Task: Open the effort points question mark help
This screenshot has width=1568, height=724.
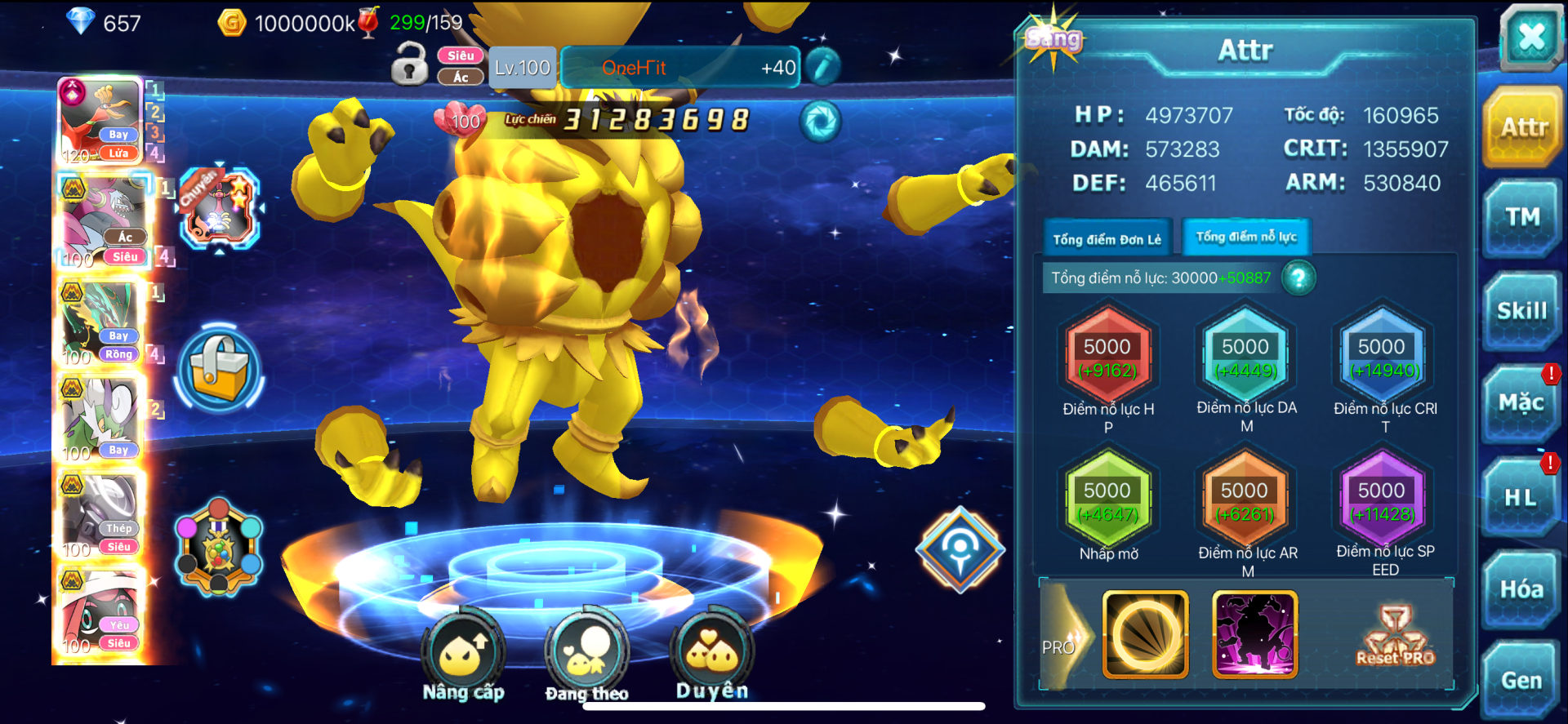Action: pos(1298,278)
